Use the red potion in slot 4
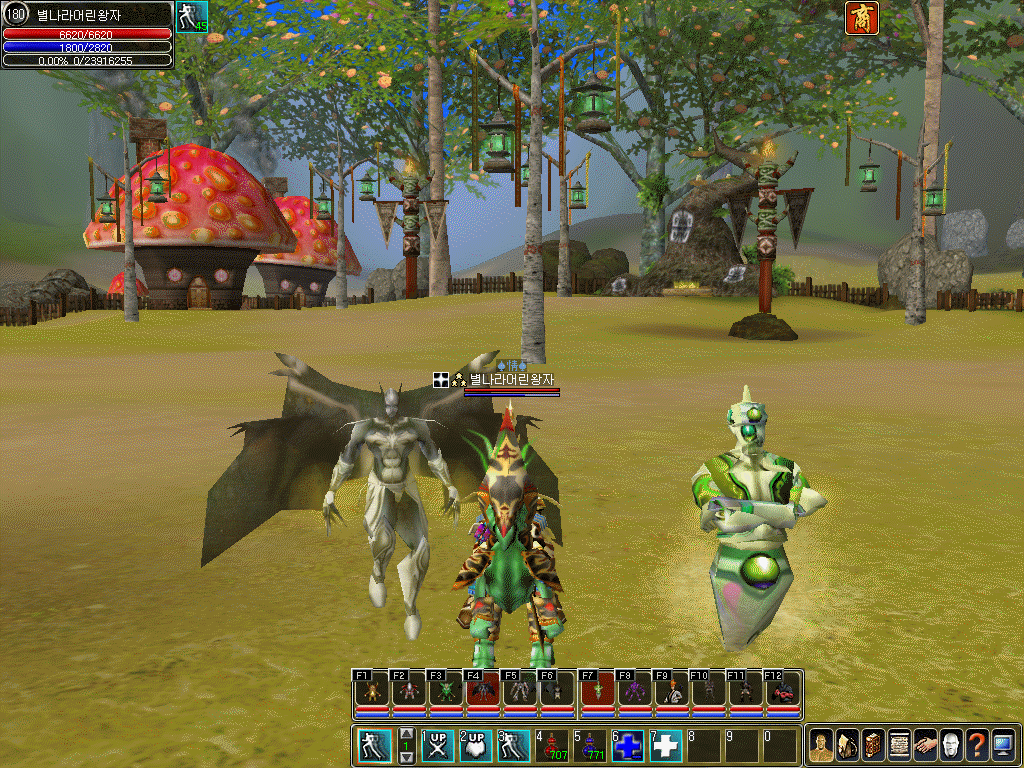This screenshot has width=1024, height=768. [x=553, y=746]
